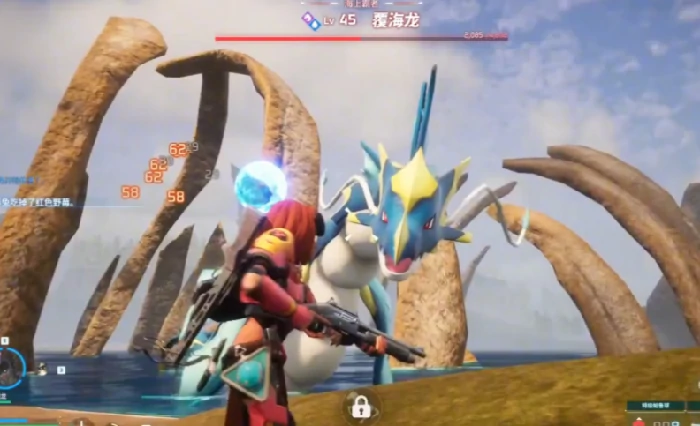
Task: Click the padlock target-lock icon
Action: [x=361, y=406]
